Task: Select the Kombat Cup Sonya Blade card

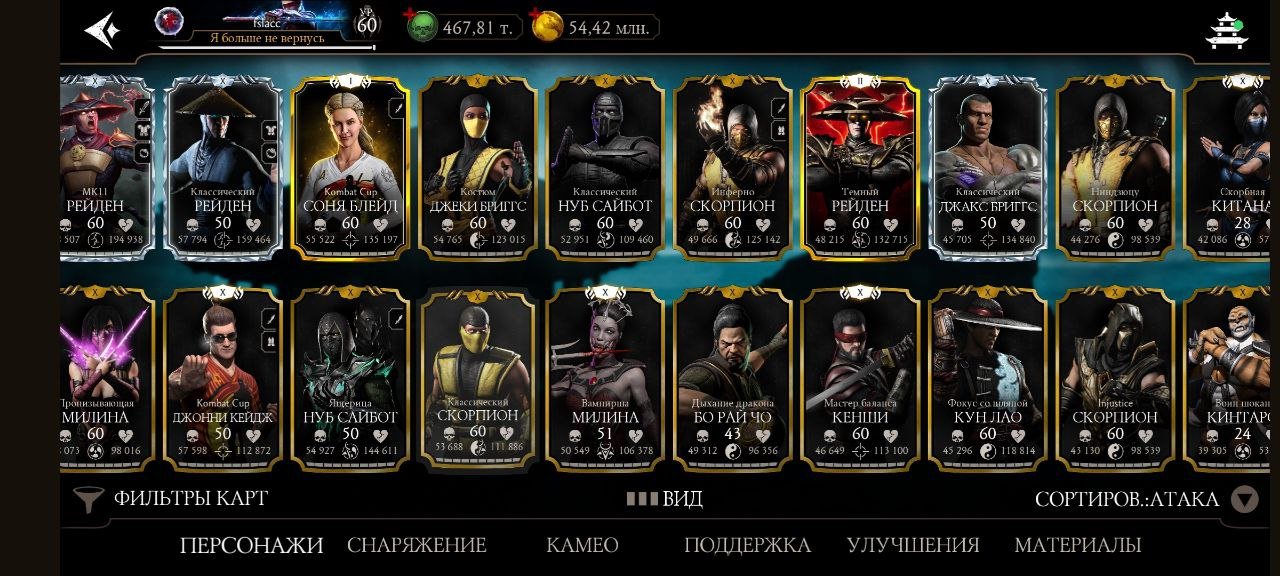Action: click(x=350, y=167)
